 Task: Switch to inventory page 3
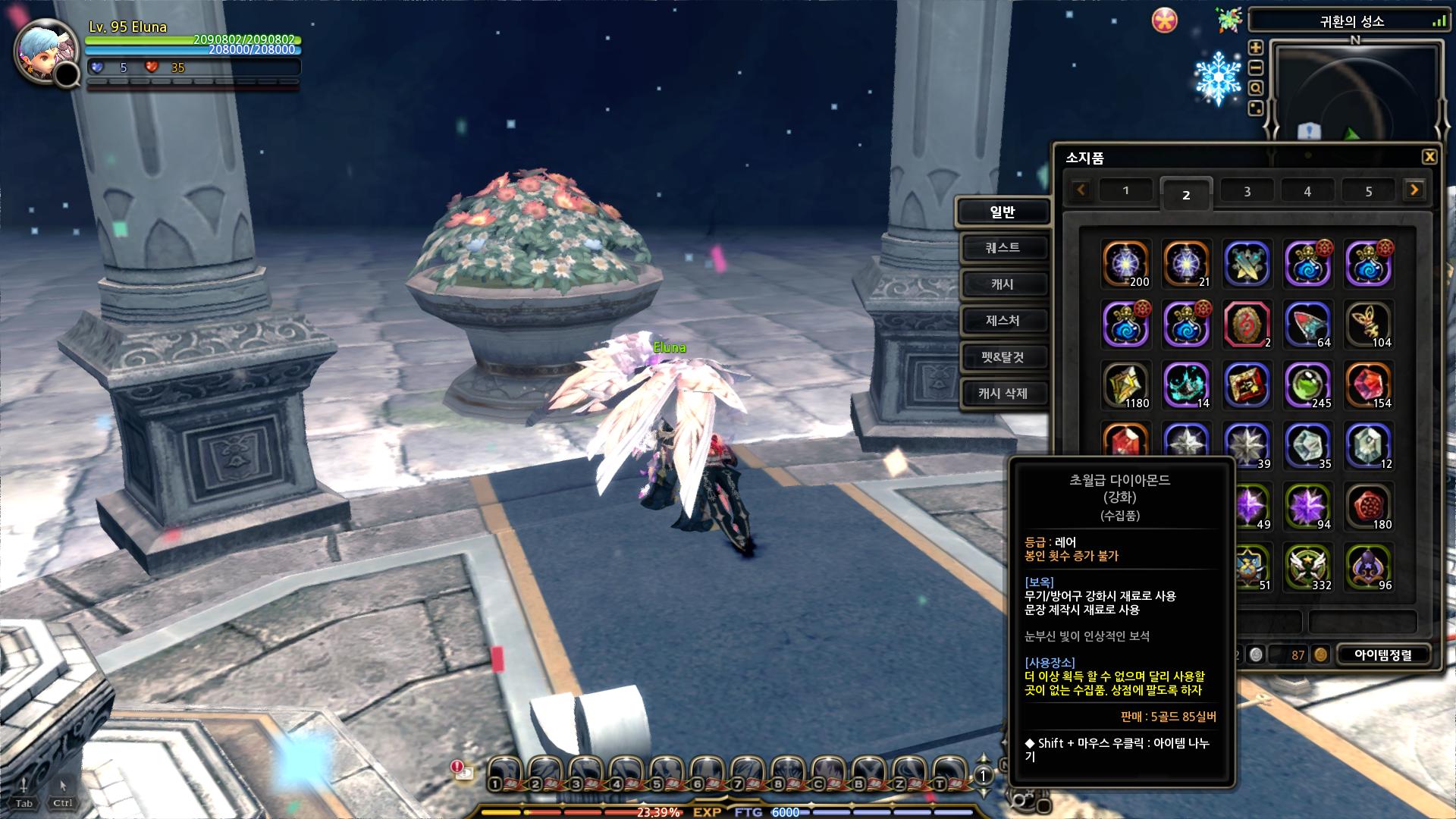click(x=1247, y=192)
